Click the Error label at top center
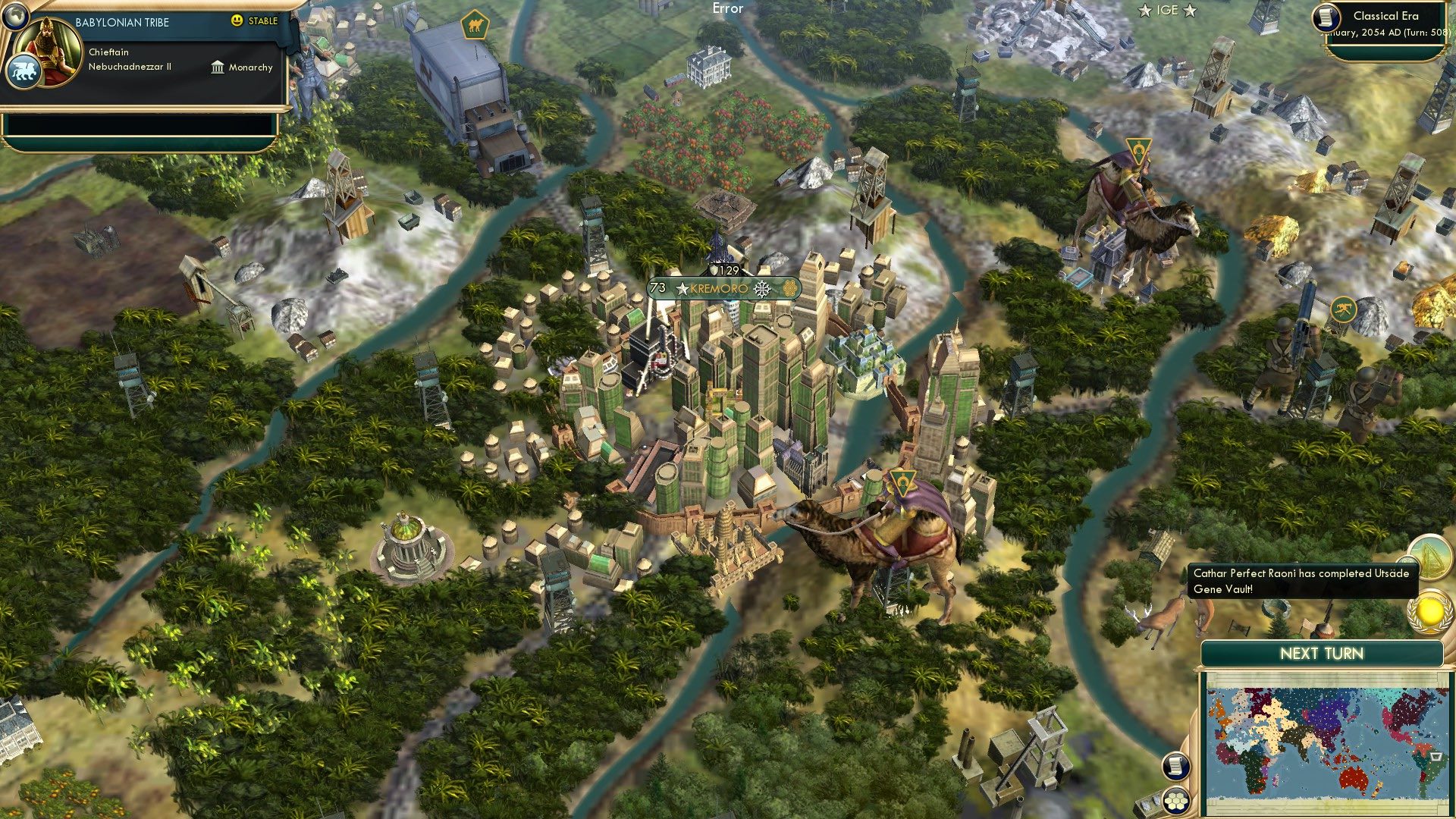The image size is (1456, 819). tap(726, 8)
